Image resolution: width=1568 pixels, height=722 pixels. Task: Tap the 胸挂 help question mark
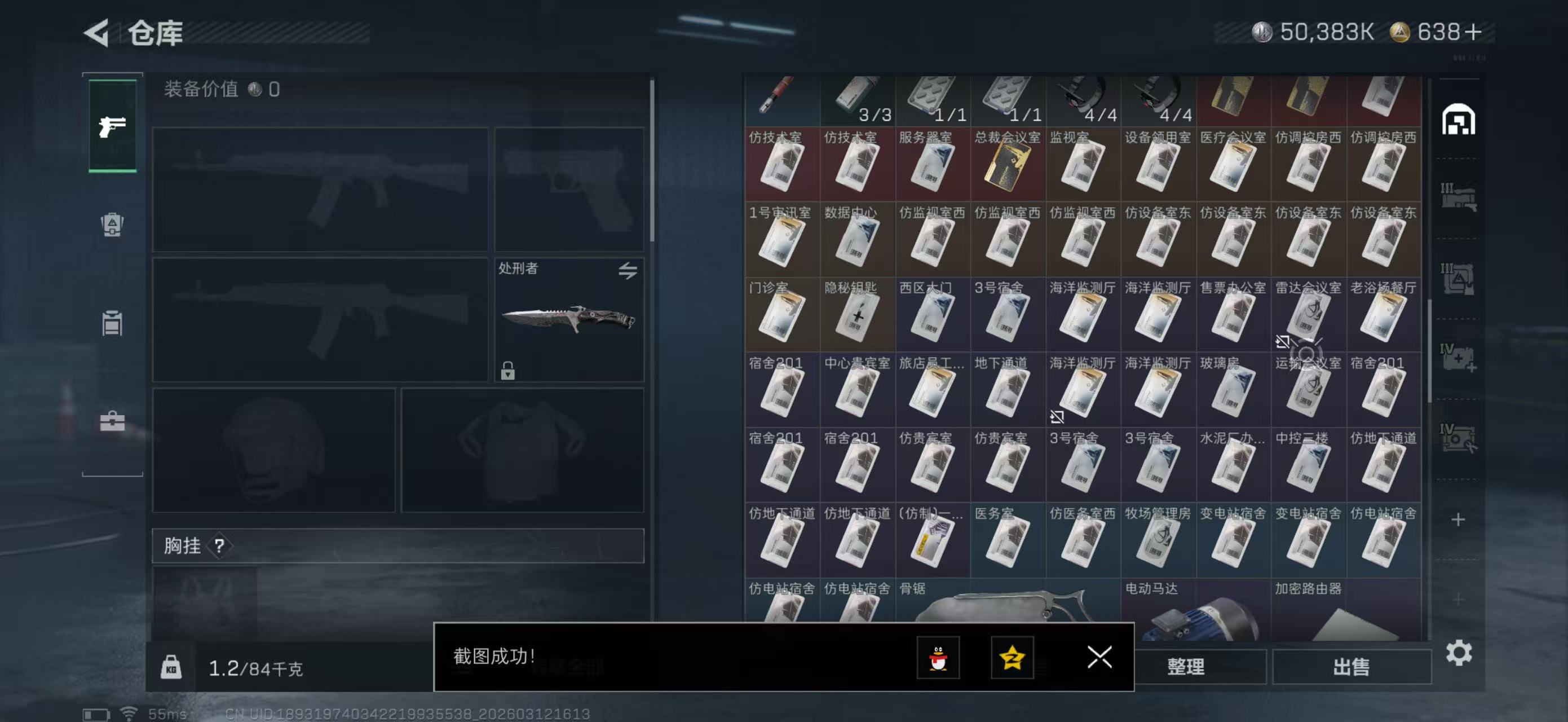[x=219, y=545]
